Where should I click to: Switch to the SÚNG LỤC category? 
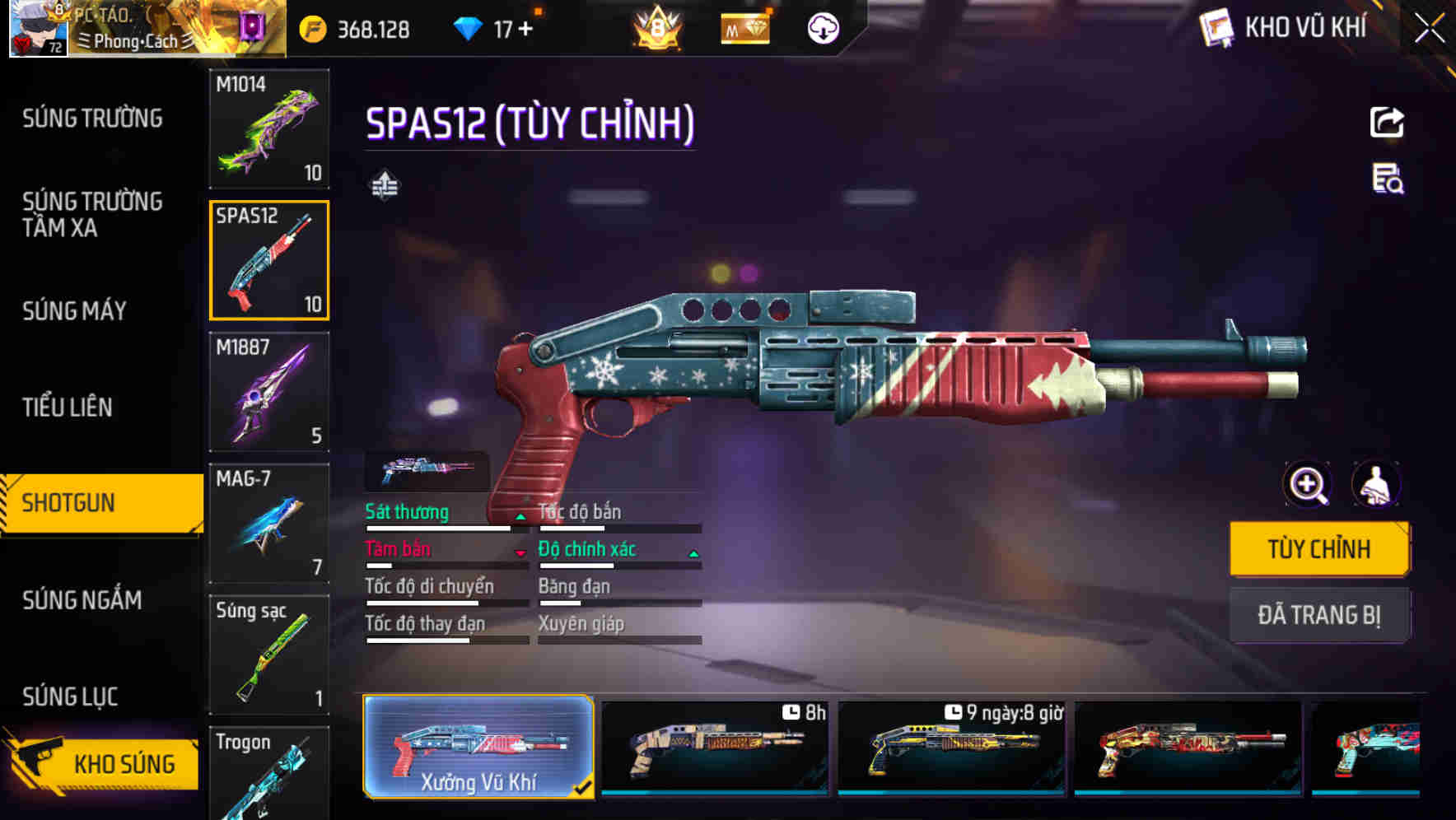[x=70, y=697]
